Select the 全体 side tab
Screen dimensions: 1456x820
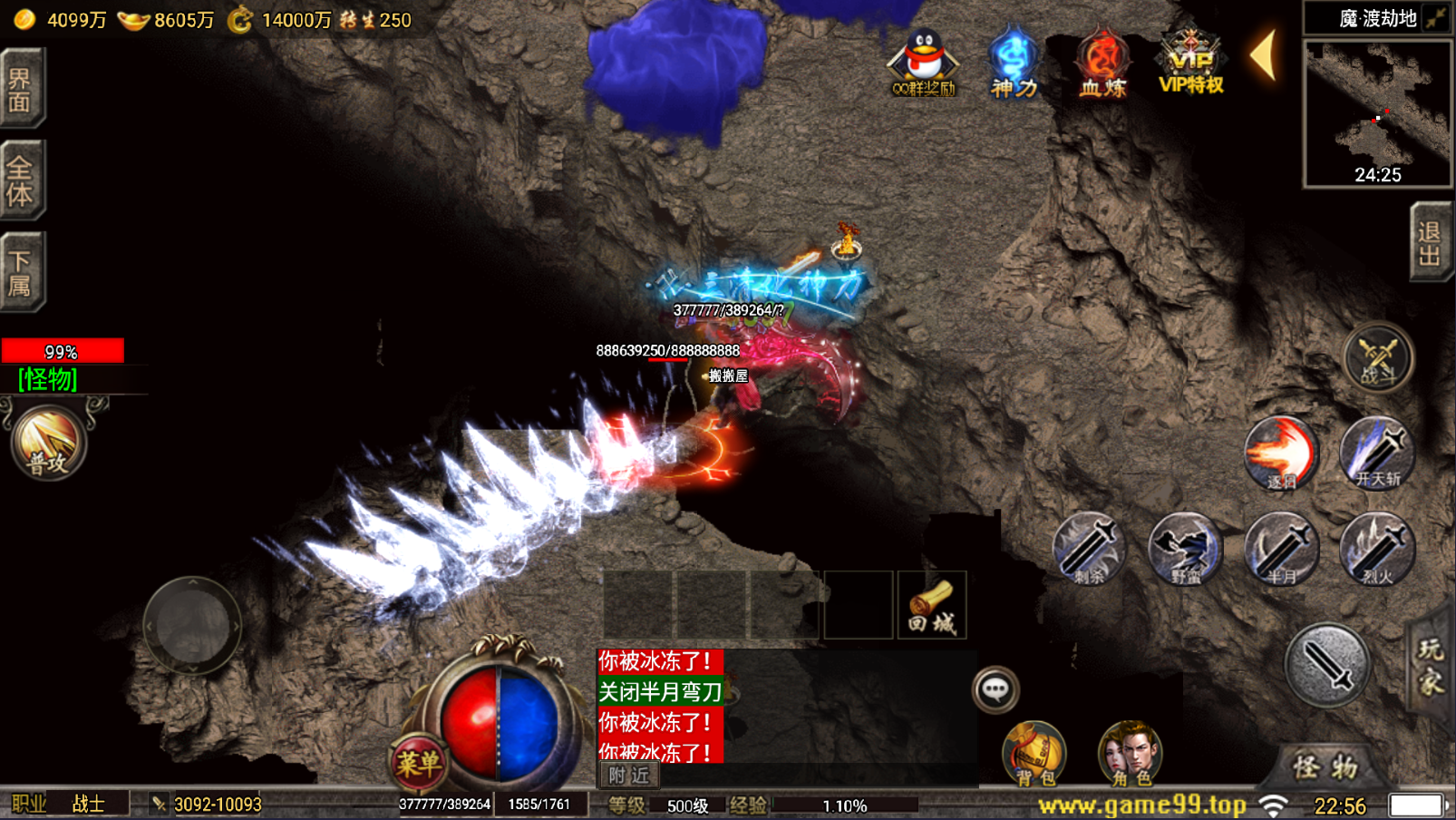[22, 180]
